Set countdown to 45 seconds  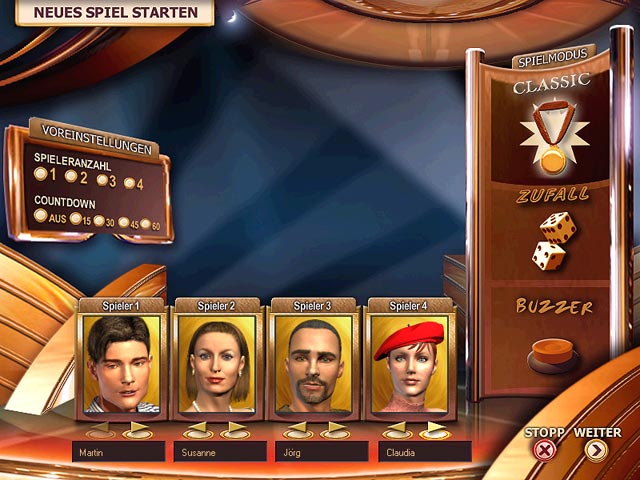[124, 223]
